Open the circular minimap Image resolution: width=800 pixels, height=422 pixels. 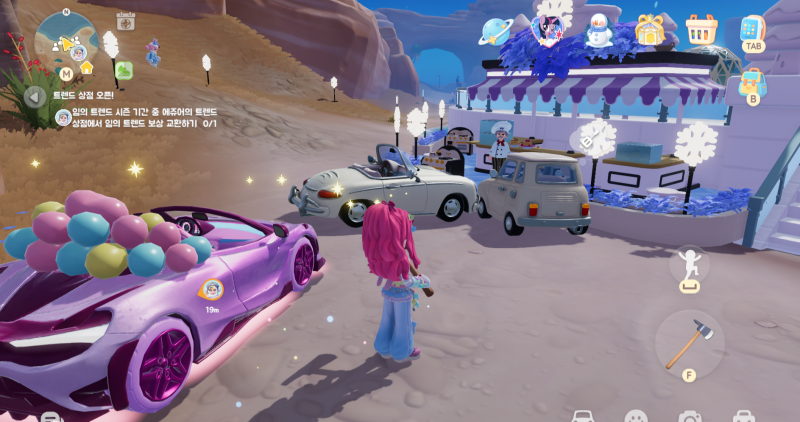66,38
